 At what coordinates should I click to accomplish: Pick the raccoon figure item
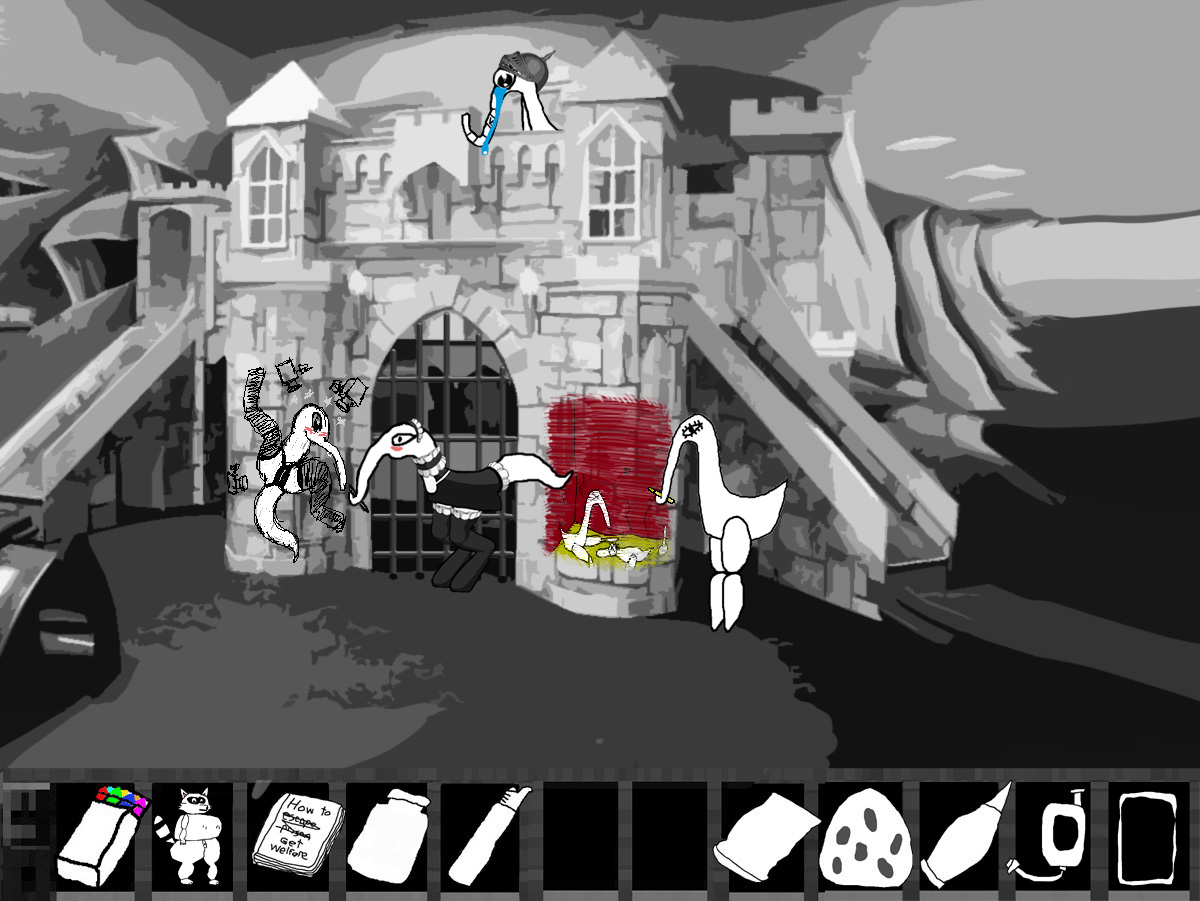[x=193, y=836]
